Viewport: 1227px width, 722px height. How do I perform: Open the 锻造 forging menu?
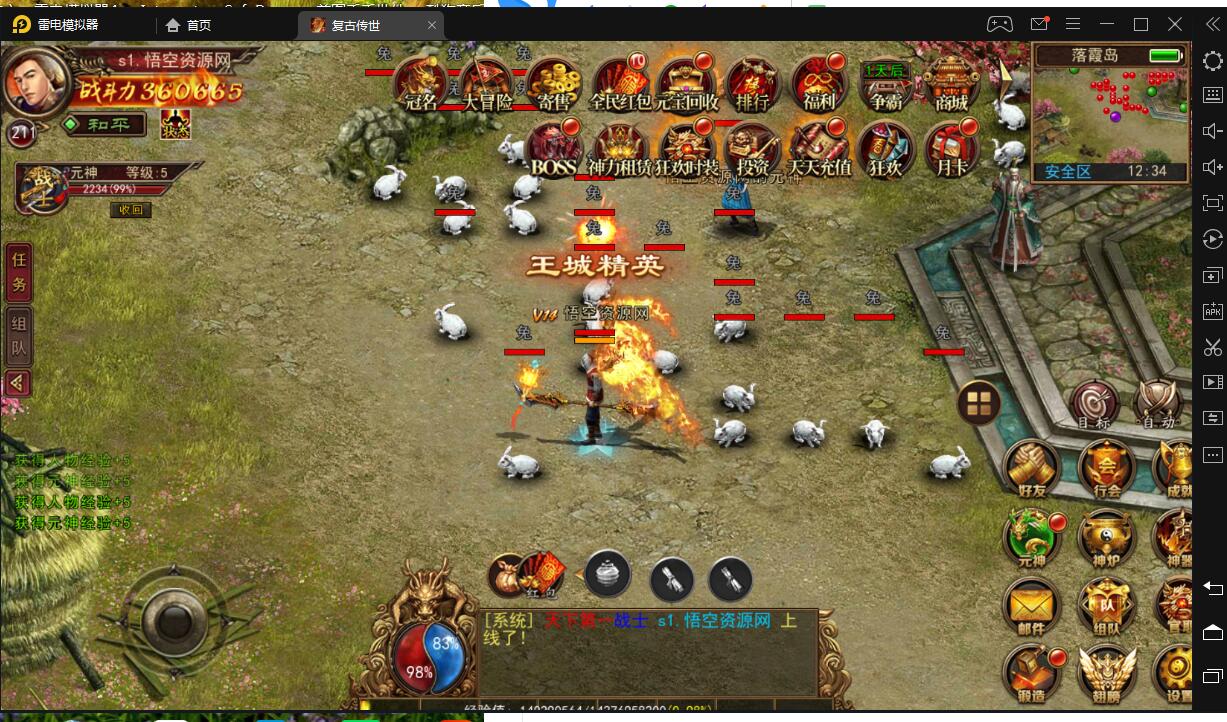[1031, 675]
